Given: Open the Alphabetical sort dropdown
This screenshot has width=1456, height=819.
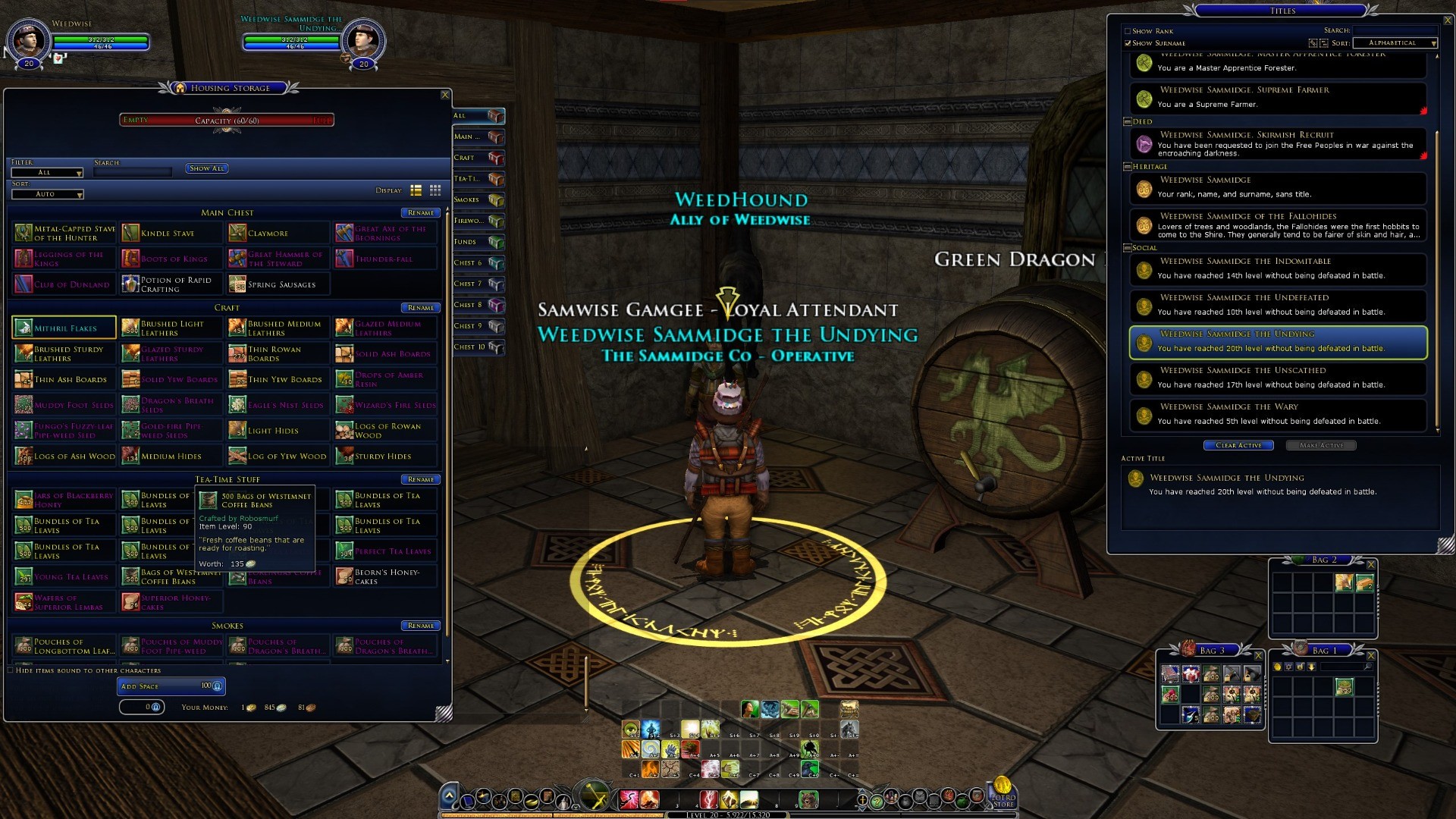Looking at the screenshot, I should click(1395, 43).
